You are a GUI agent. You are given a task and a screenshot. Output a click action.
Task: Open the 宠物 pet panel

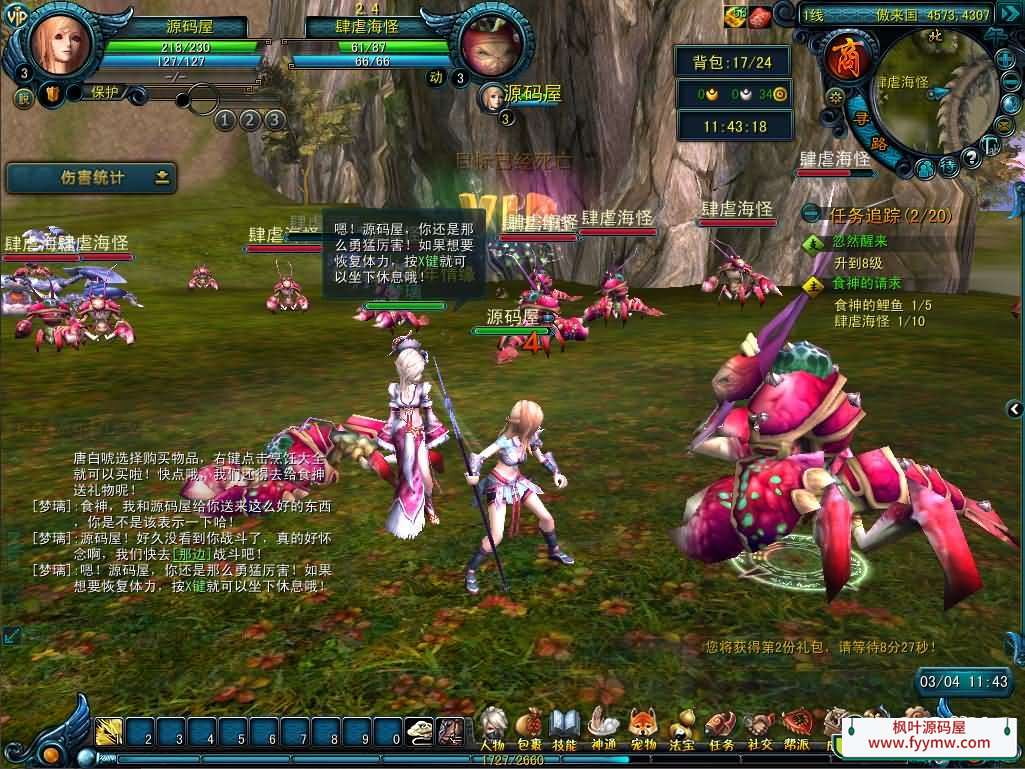pos(643,725)
